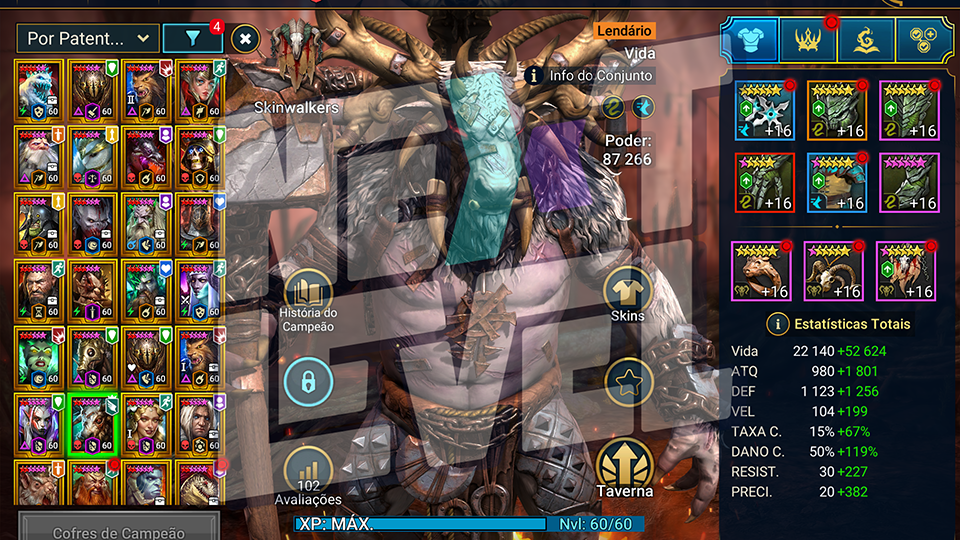Show Estatísticas Totais info
The width and height of the screenshot is (960, 540).
click(777, 324)
